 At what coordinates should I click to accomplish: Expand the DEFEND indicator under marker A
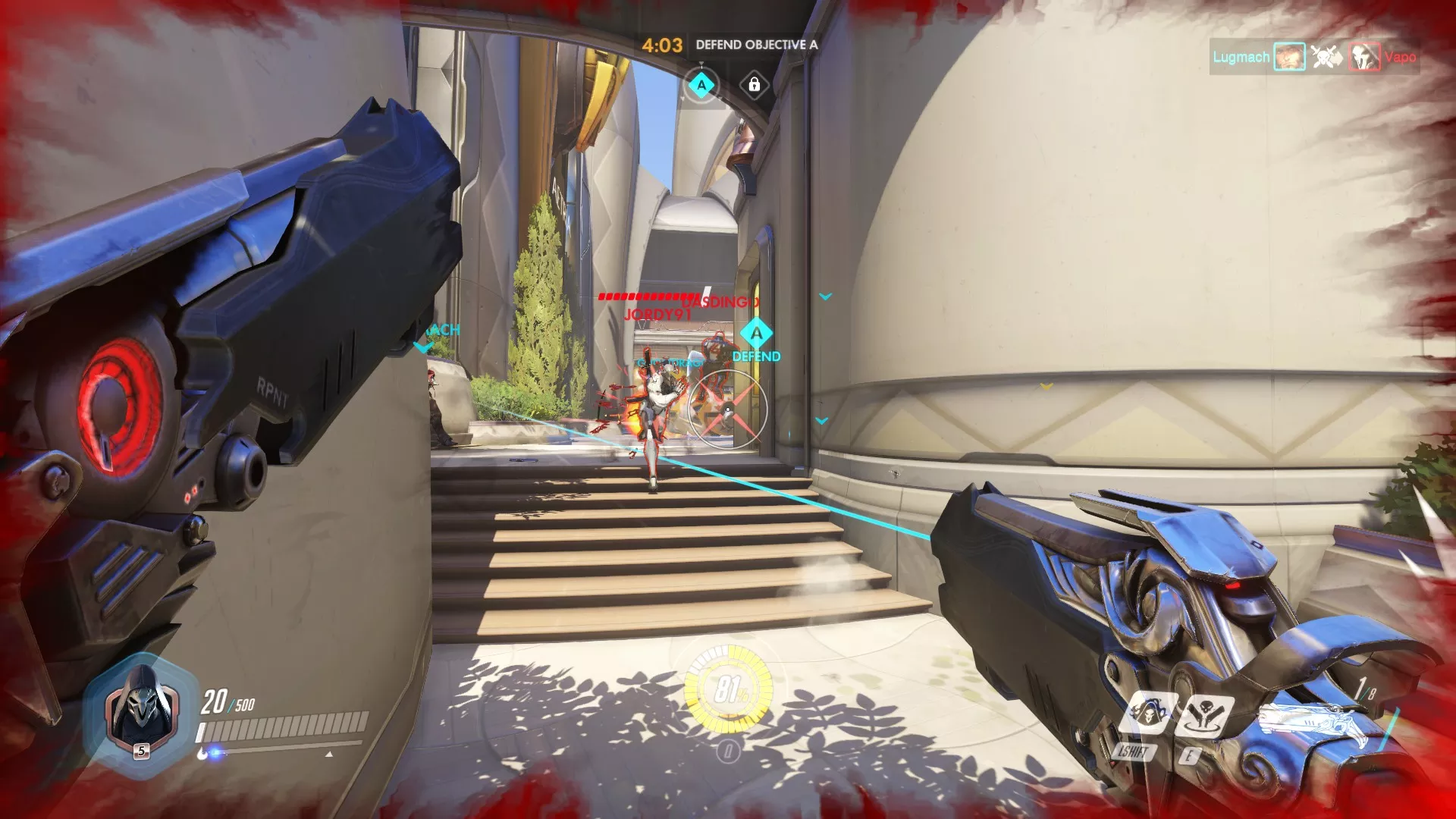(755, 356)
